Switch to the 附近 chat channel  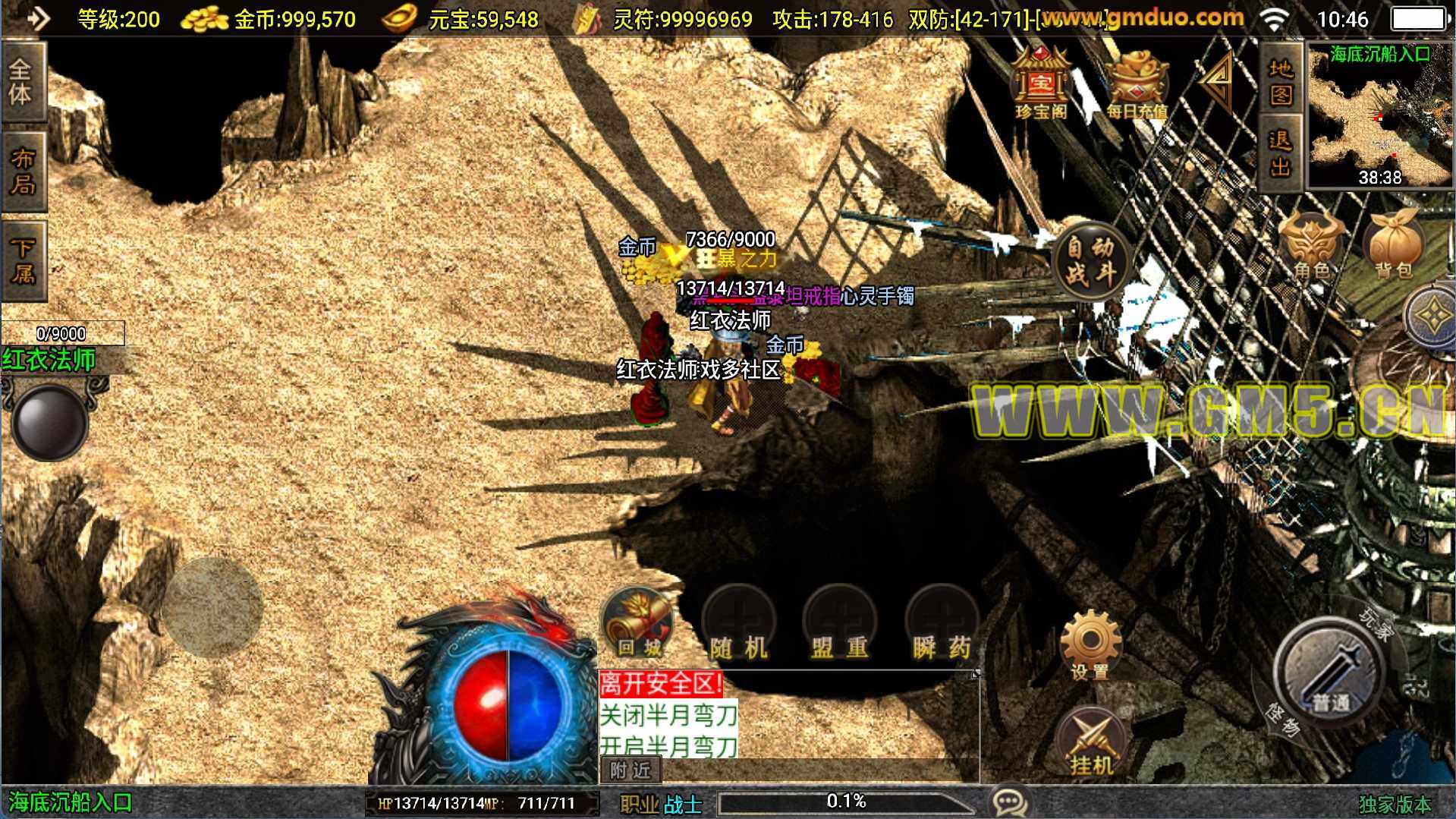pyautogui.click(x=631, y=770)
